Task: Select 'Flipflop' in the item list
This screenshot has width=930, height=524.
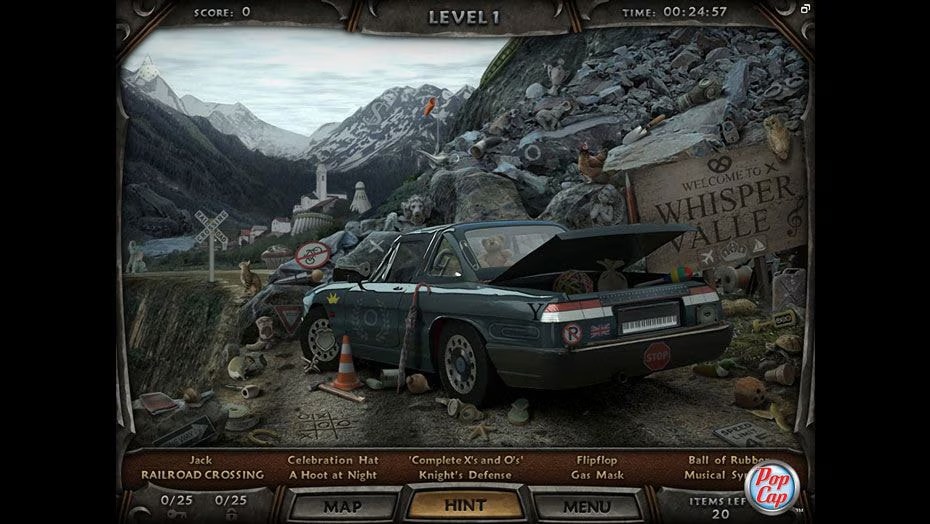Action: click(597, 461)
